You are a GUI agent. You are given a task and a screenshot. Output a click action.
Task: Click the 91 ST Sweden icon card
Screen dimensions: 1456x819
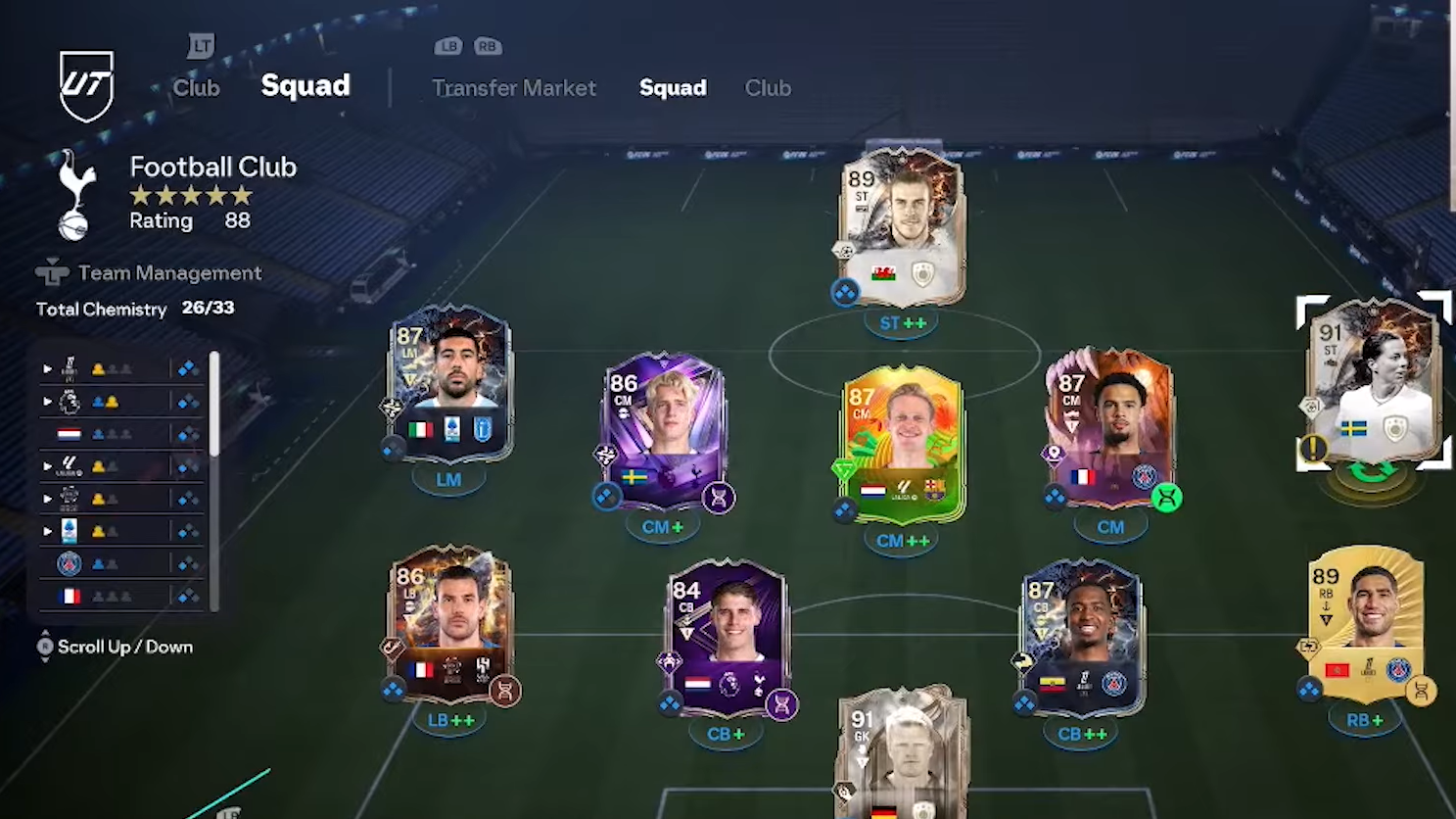1373,382
